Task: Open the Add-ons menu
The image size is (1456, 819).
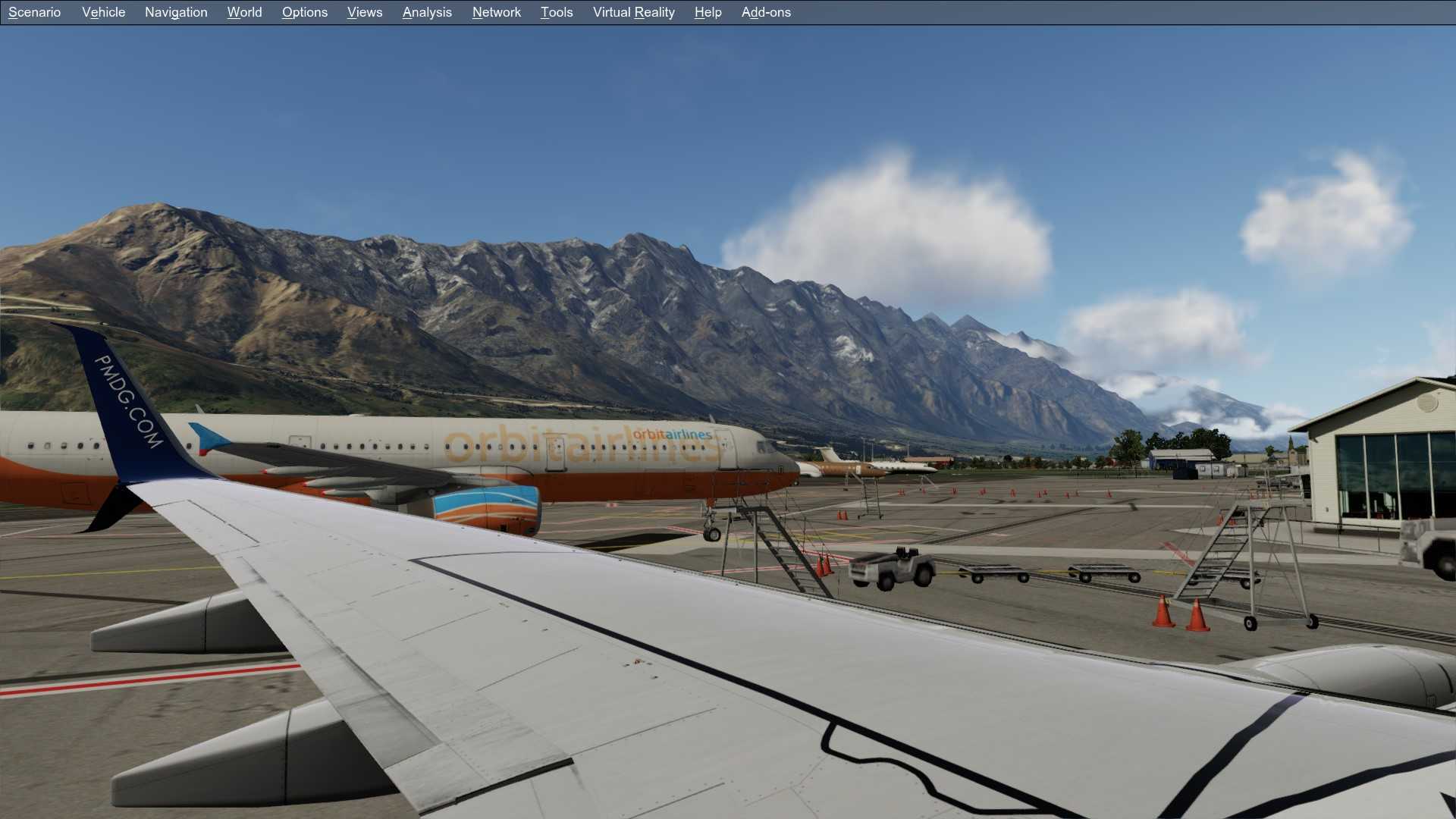Action: (766, 11)
